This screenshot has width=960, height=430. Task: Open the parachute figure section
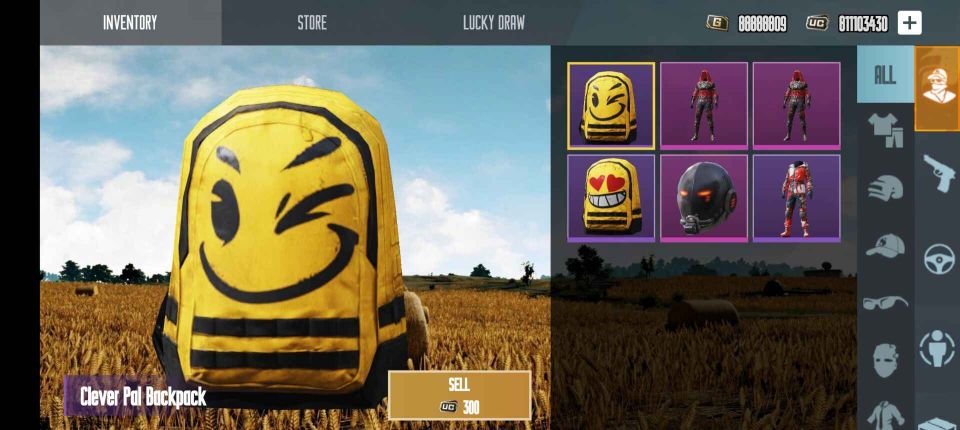tap(938, 346)
